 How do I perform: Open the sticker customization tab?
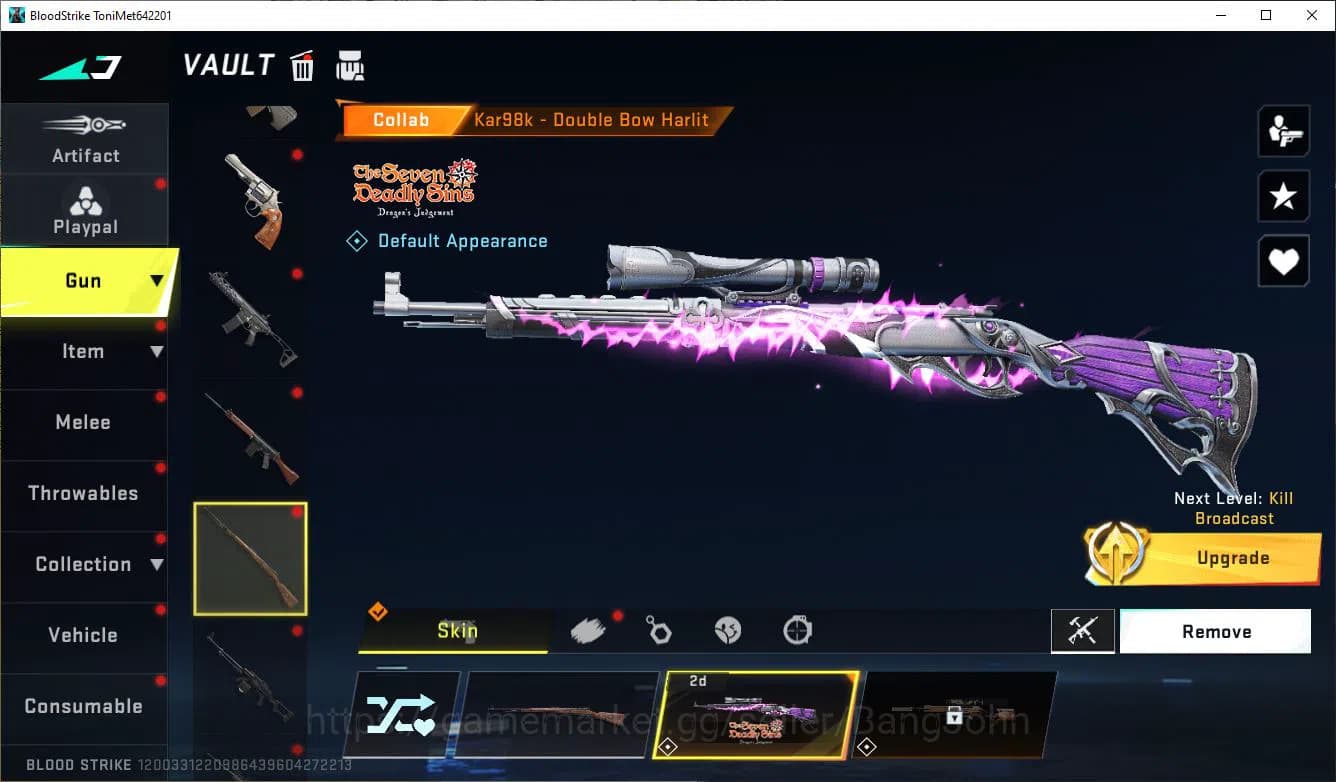[x=728, y=630]
